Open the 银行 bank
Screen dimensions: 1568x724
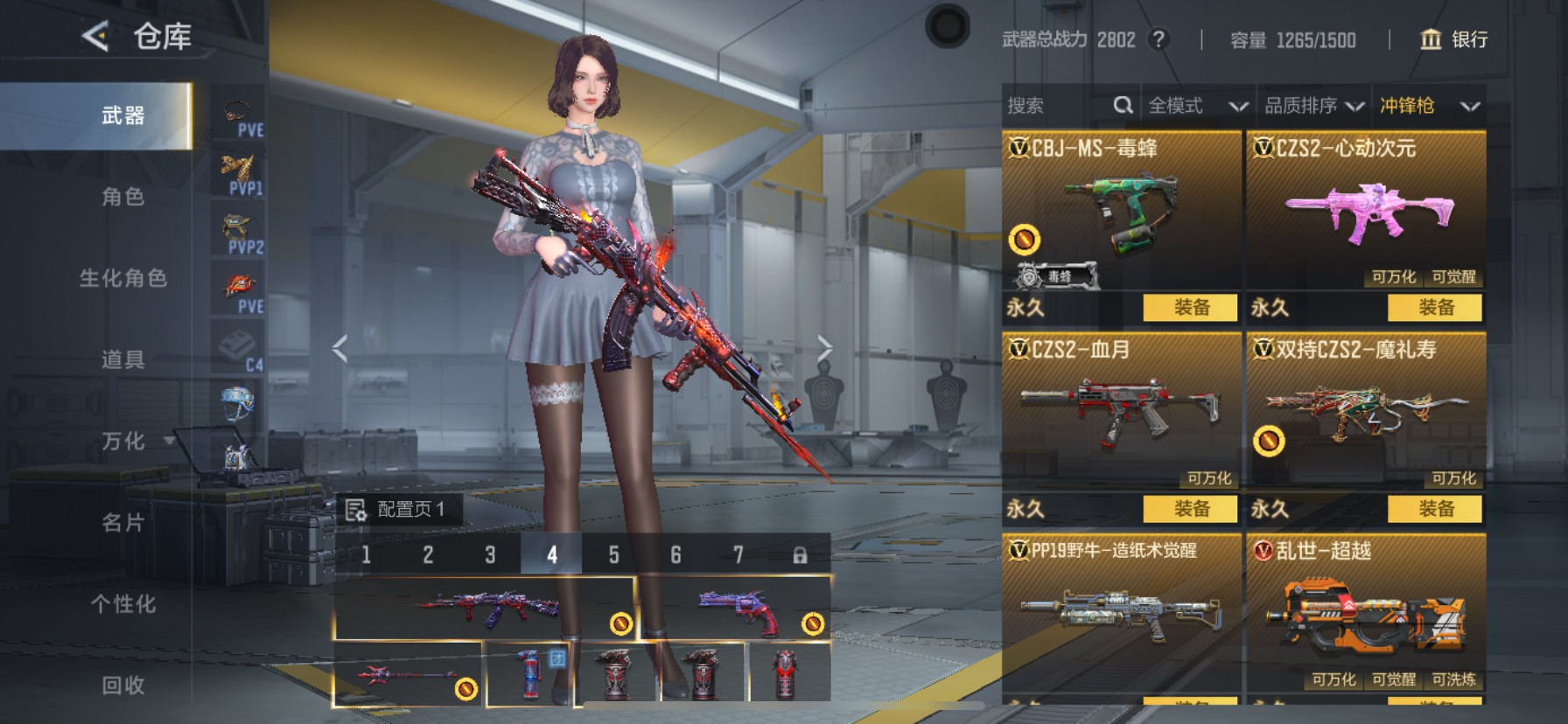pyautogui.click(x=1453, y=39)
